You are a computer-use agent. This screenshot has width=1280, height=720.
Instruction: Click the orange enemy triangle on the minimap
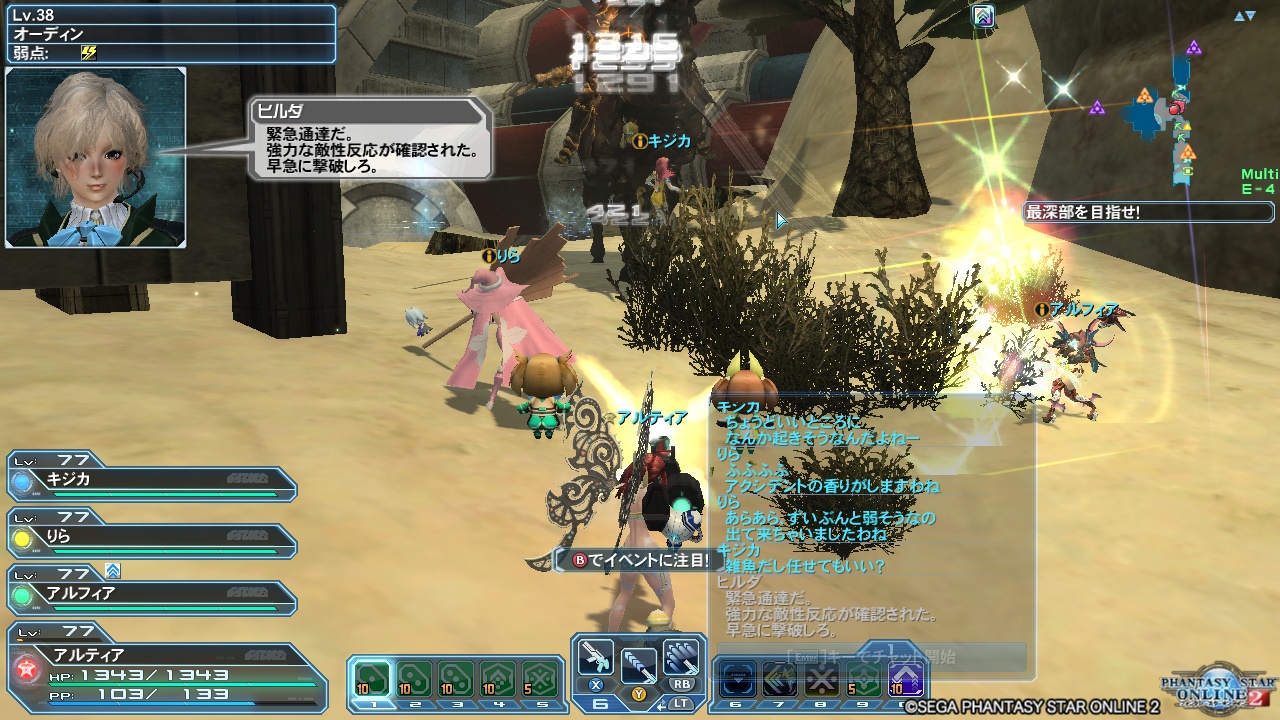[x=1144, y=94]
